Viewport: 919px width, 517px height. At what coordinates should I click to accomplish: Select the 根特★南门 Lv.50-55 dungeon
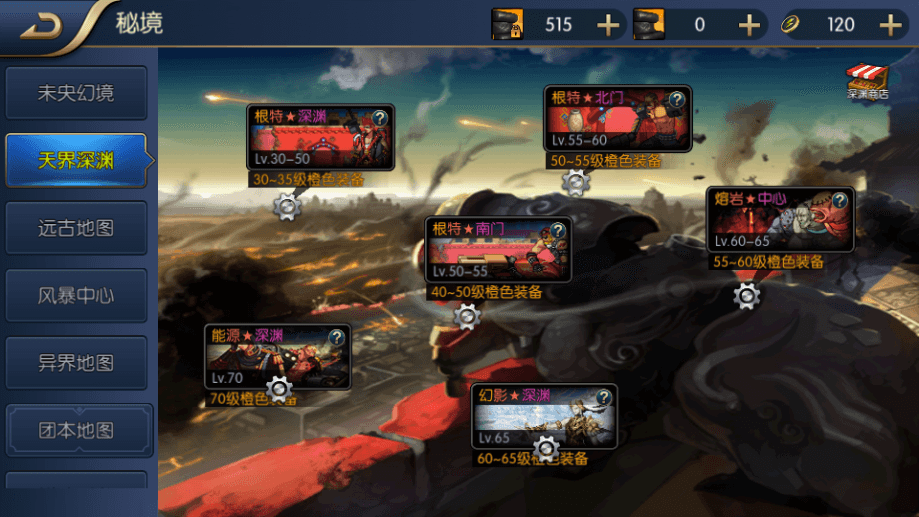(498, 250)
